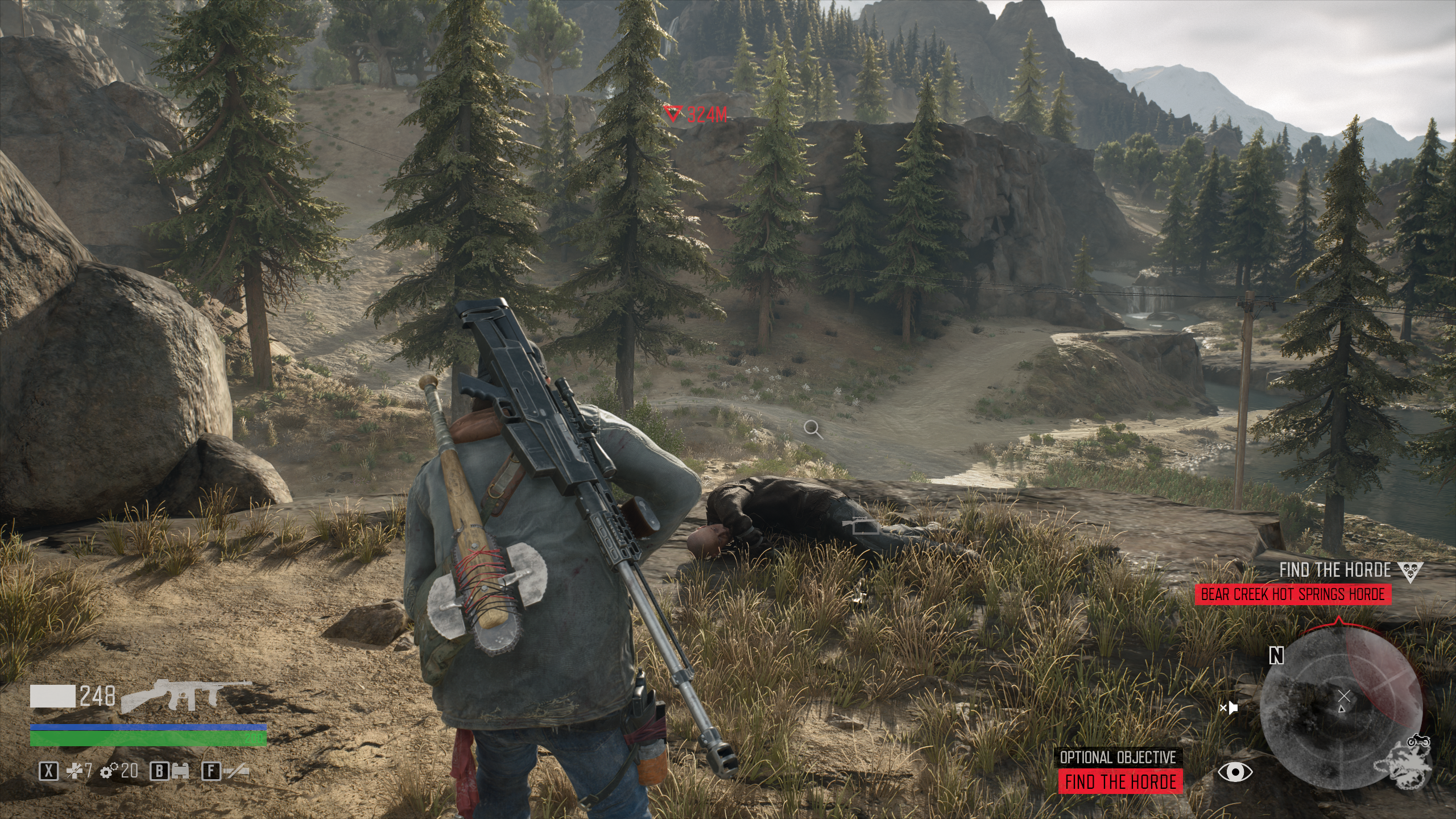
Task: Open the optional objective Find the Horde
Action: [1120, 781]
